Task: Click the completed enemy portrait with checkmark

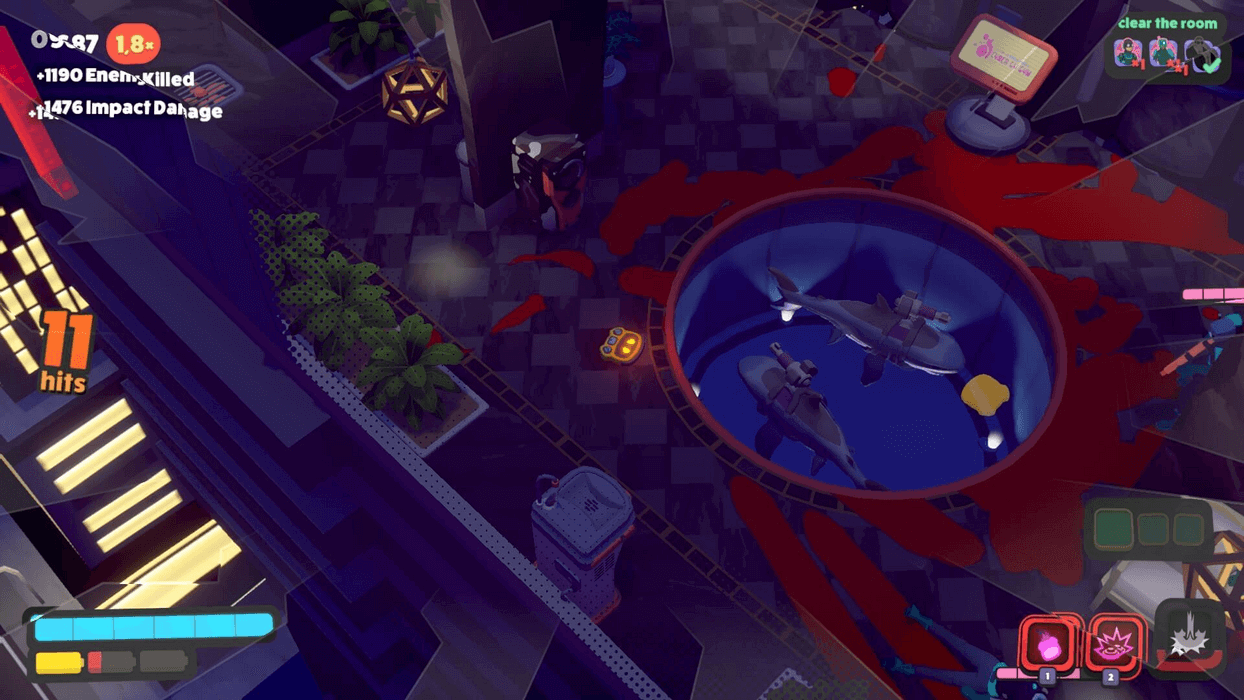Action: [x=1202, y=55]
